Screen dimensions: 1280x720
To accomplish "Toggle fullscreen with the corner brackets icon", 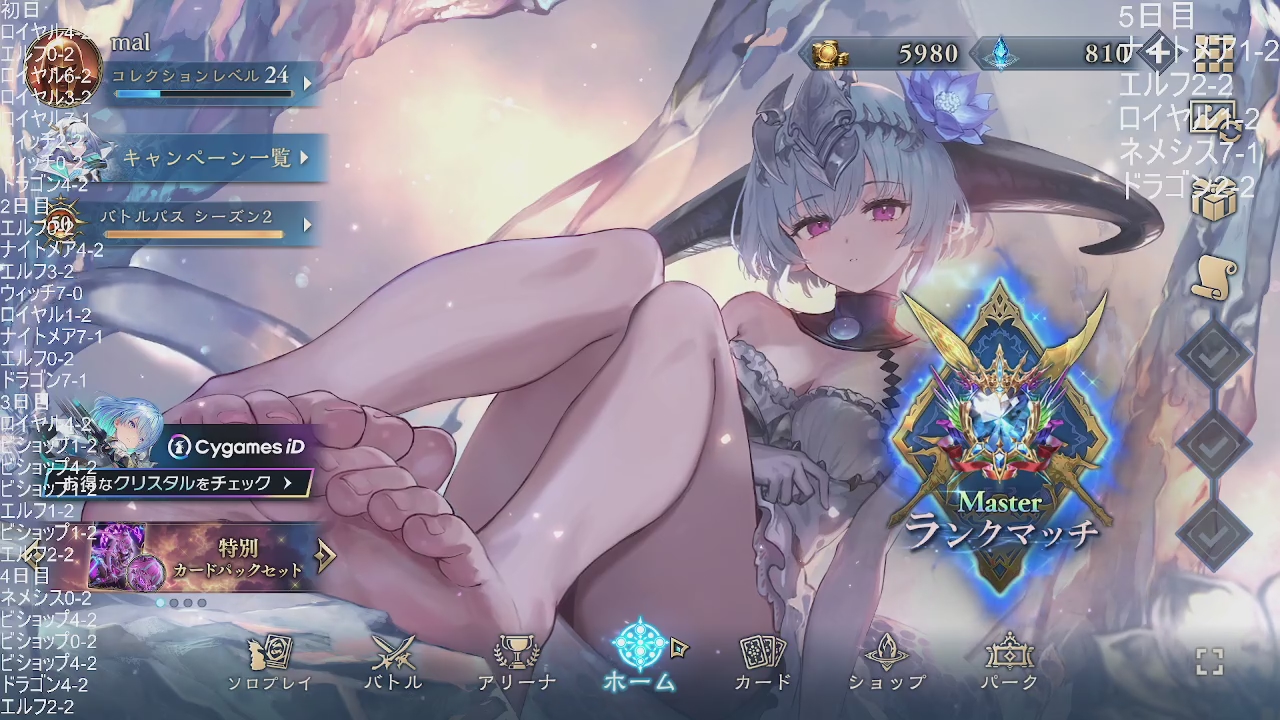I will (x=1210, y=661).
